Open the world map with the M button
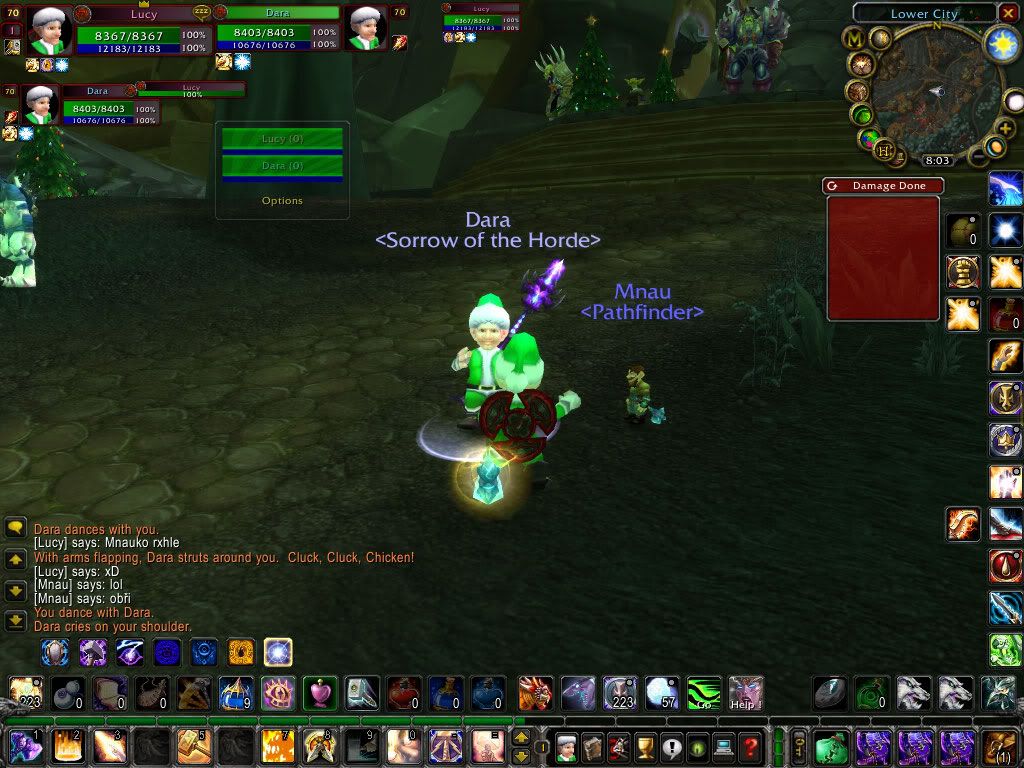Image resolution: width=1024 pixels, height=768 pixels. (x=855, y=39)
